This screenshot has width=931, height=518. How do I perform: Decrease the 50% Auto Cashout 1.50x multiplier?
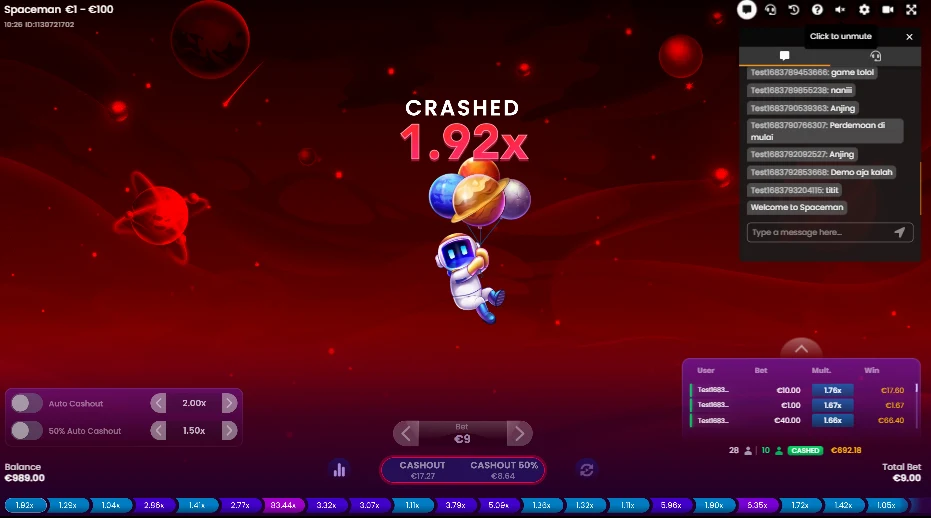[158, 431]
